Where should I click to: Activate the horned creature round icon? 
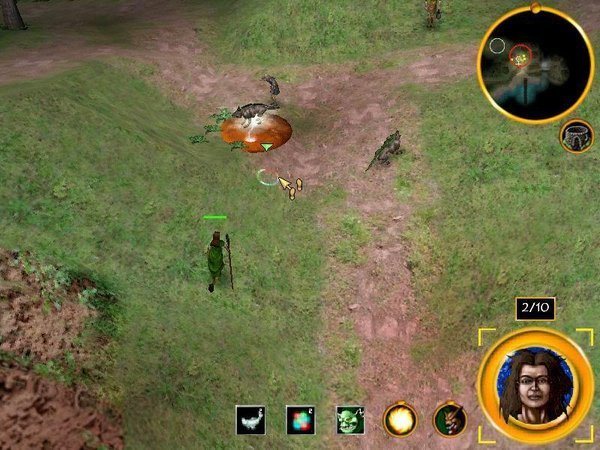[x=450, y=420]
